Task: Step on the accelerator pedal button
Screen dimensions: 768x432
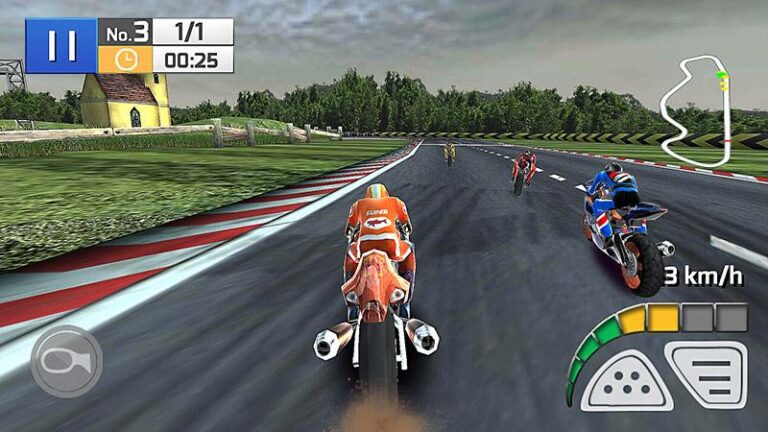Action: (707, 374)
